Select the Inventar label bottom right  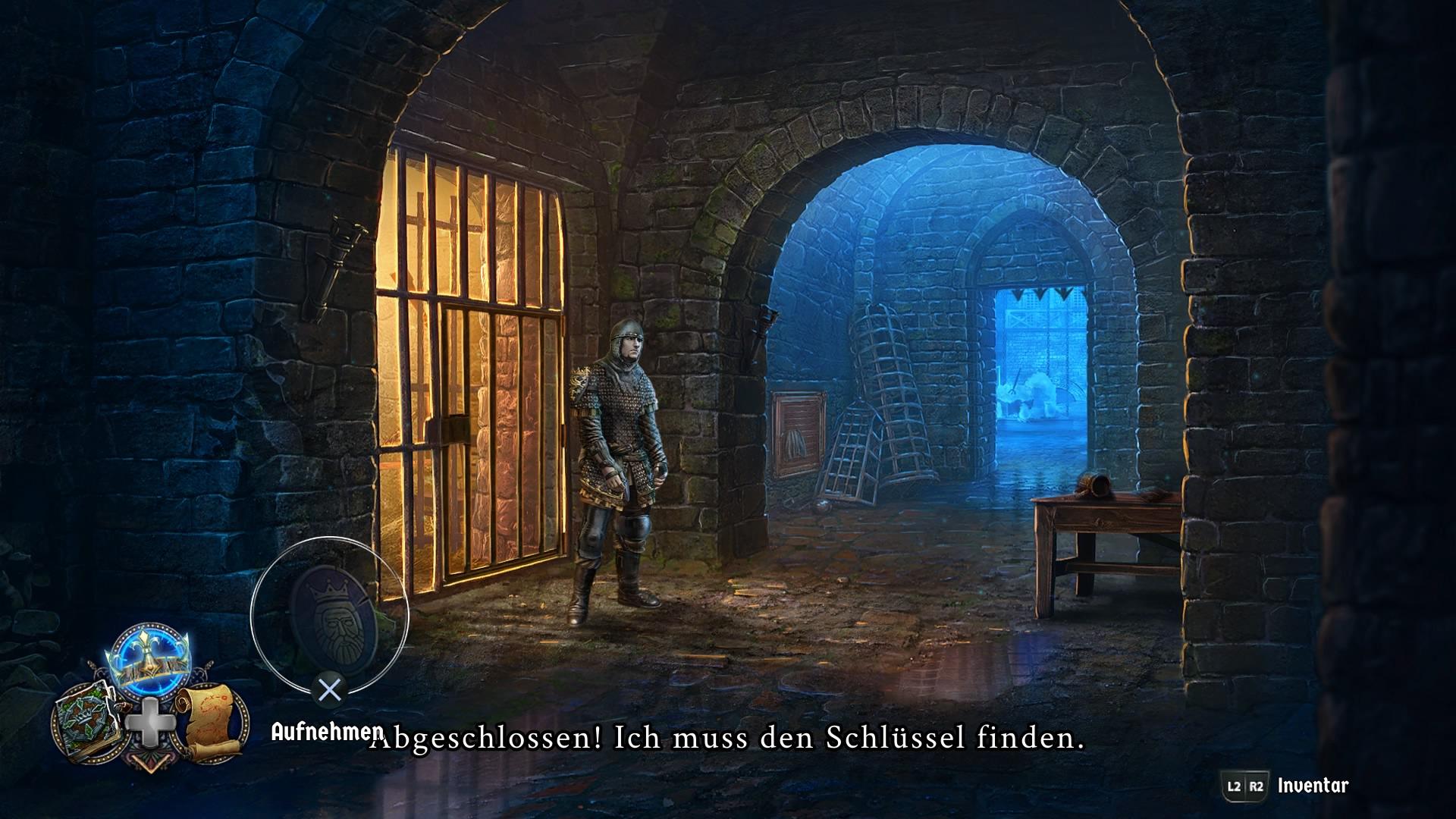pyautogui.click(x=1313, y=785)
